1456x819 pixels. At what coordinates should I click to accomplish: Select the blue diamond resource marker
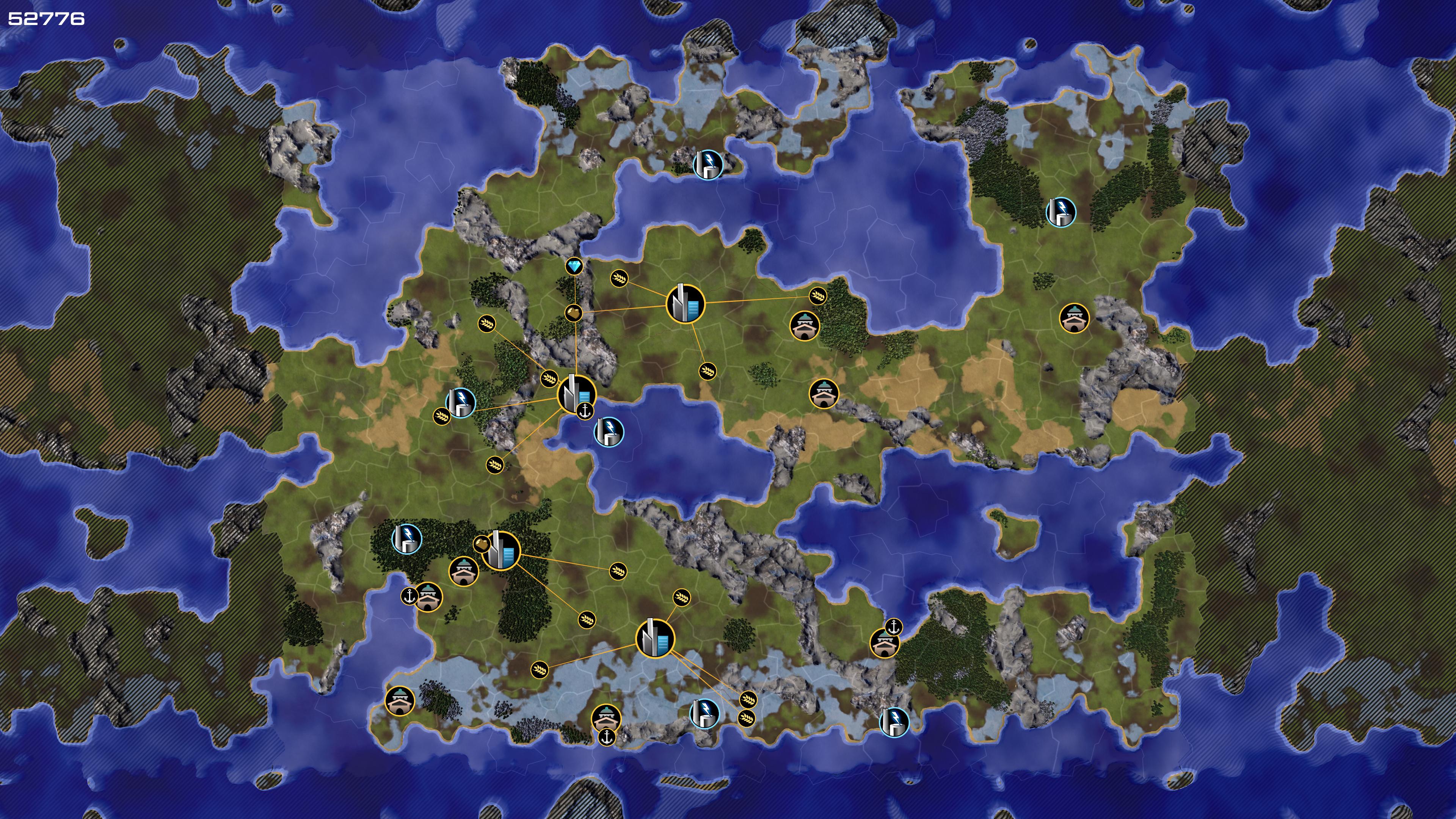tap(574, 266)
